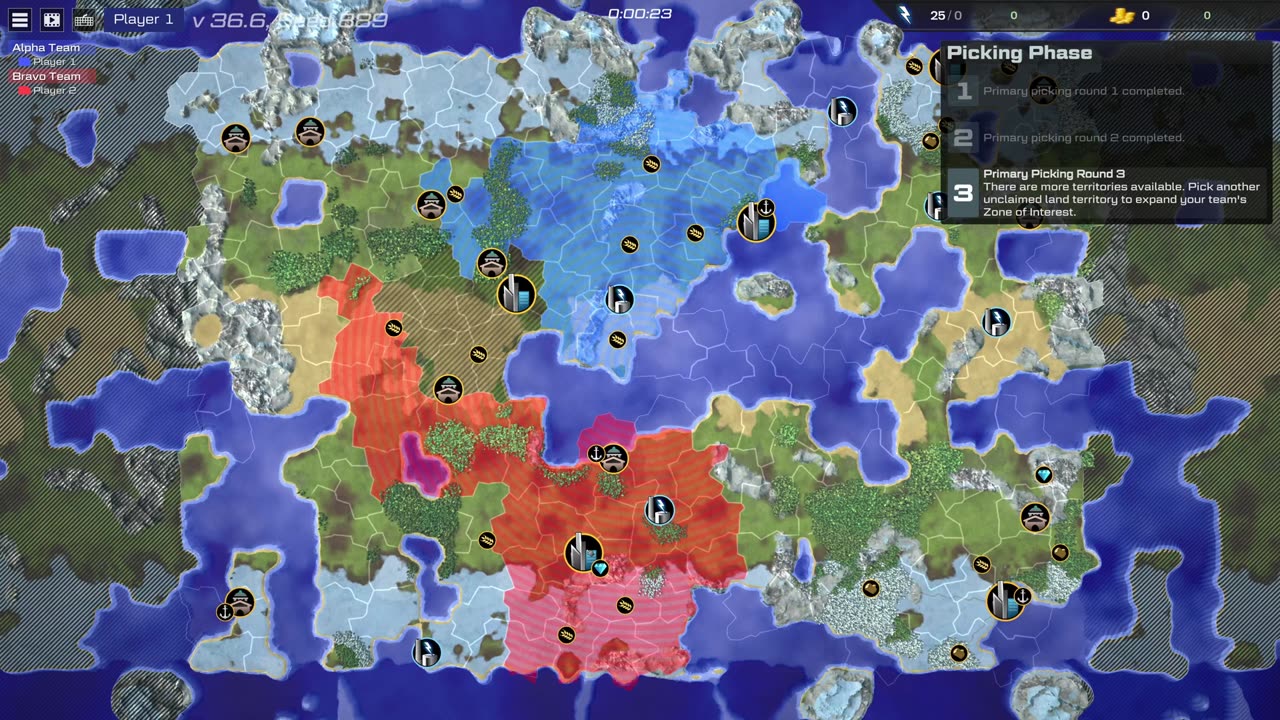Select the completed picking round 1 entry
Viewport: 1280px width, 720px height.
pos(1083,91)
